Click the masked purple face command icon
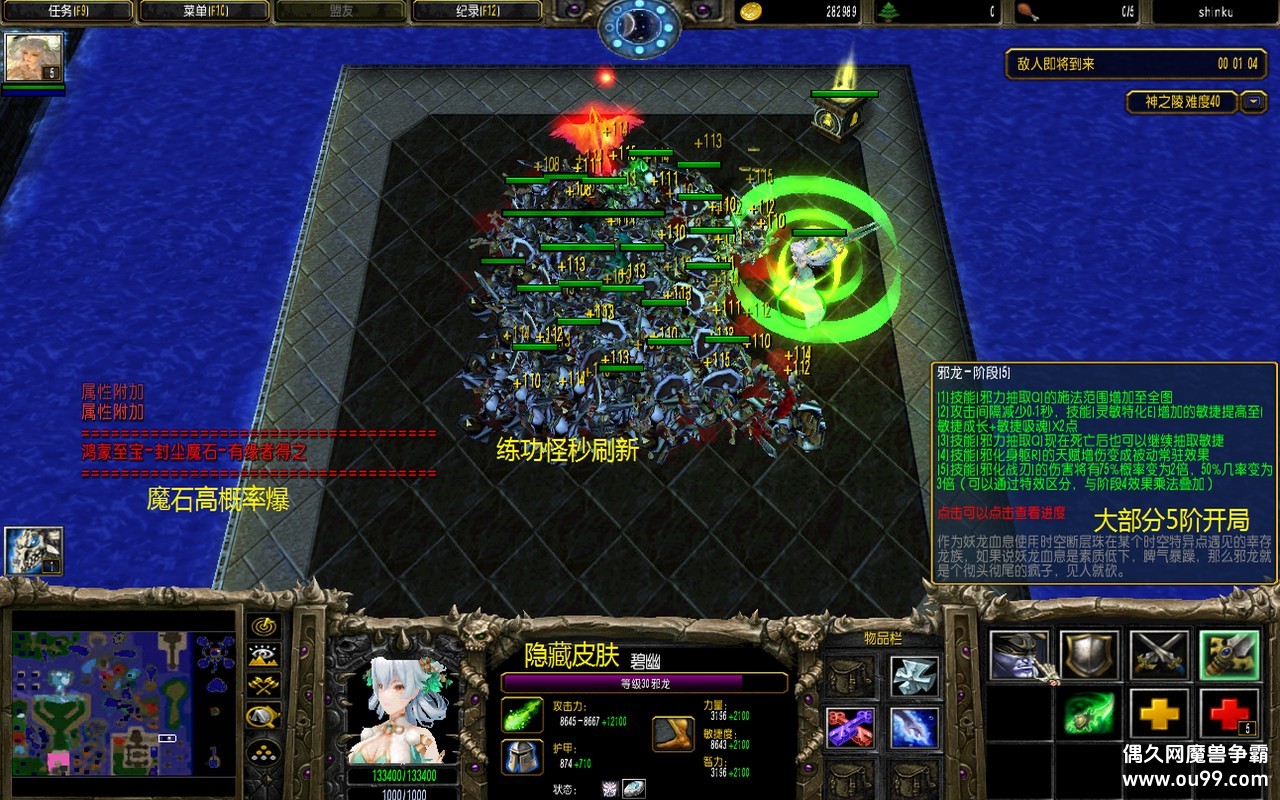The width and height of the screenshot is (1280, 800). tap(1019, 656)
